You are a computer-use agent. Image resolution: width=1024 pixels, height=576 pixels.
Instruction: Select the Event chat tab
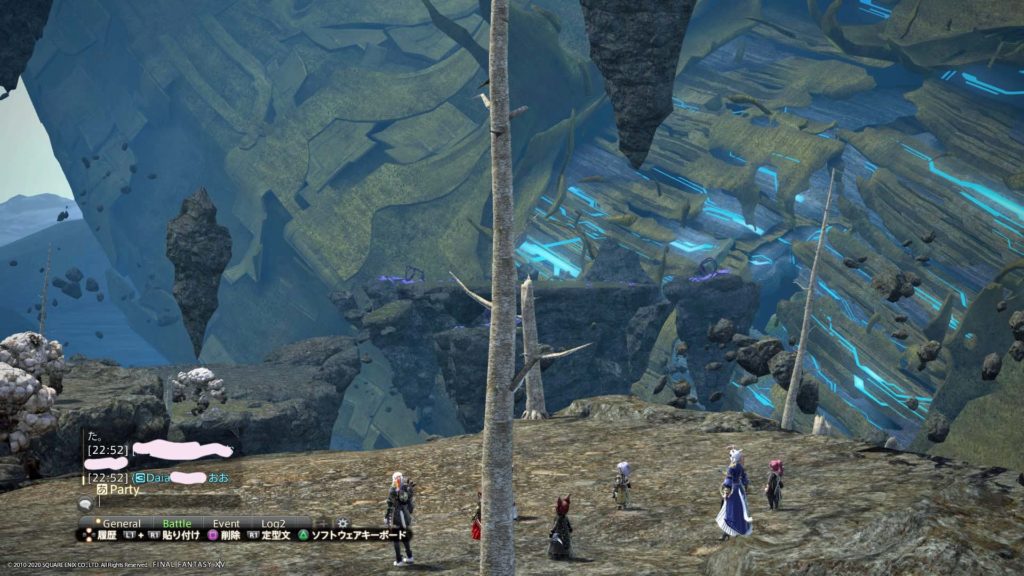[x=226, y=522]
